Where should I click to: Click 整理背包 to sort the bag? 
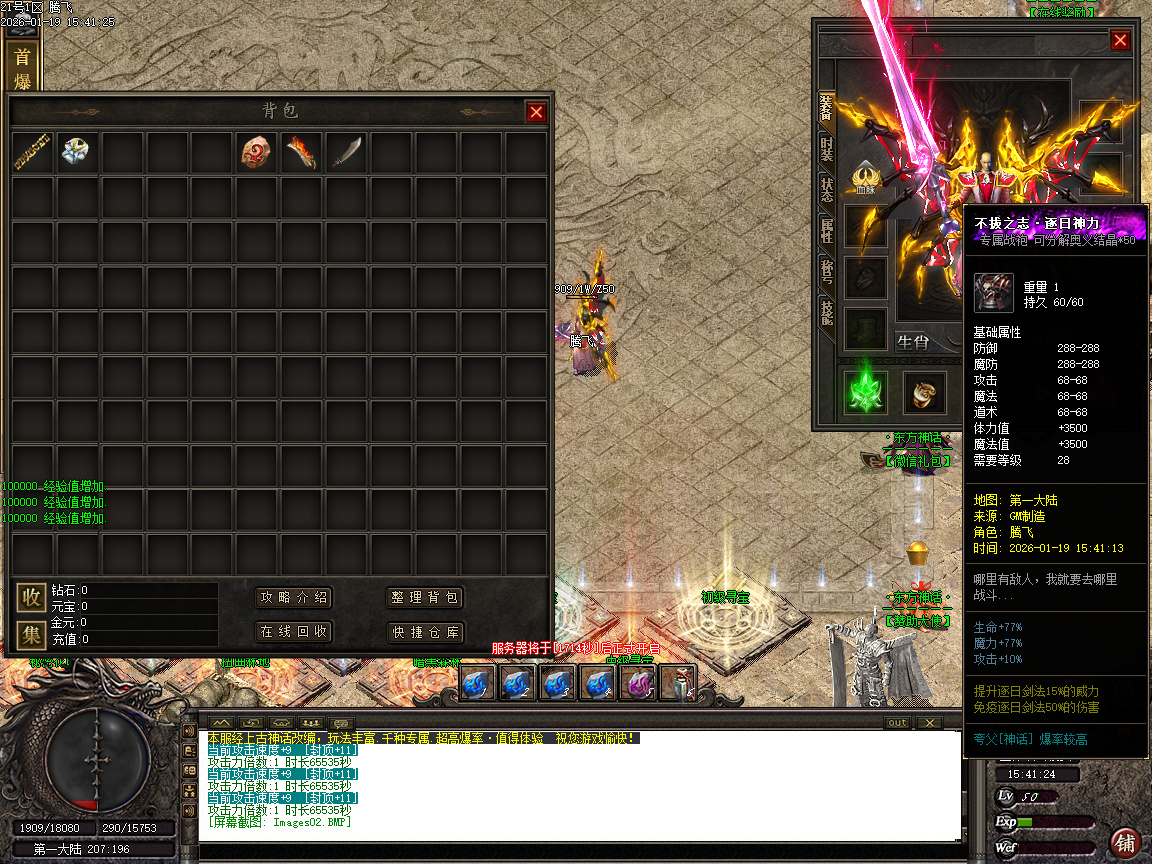click(x=425, y=597)
